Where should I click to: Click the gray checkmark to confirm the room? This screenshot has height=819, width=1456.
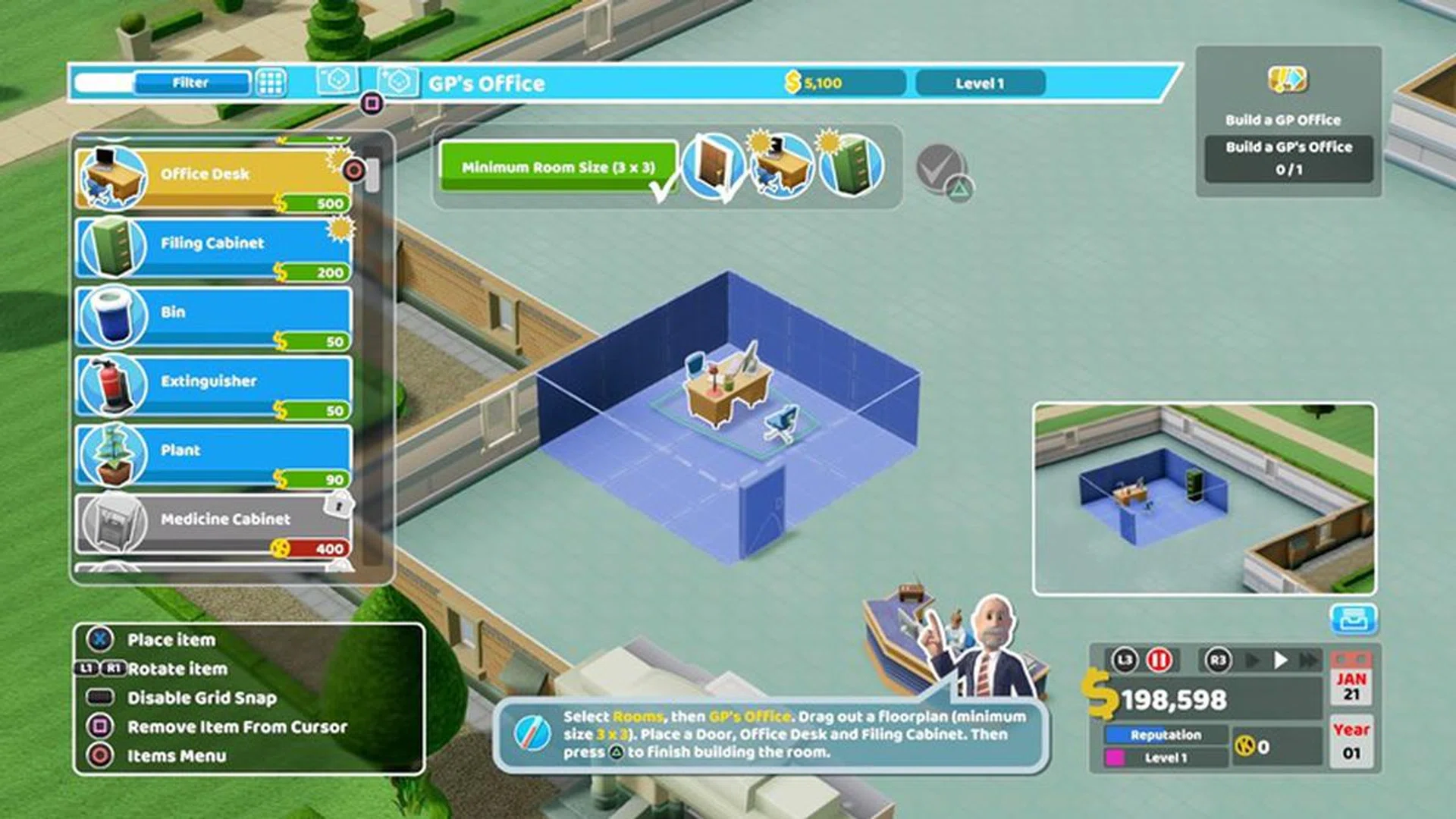(x=940, y=172)
